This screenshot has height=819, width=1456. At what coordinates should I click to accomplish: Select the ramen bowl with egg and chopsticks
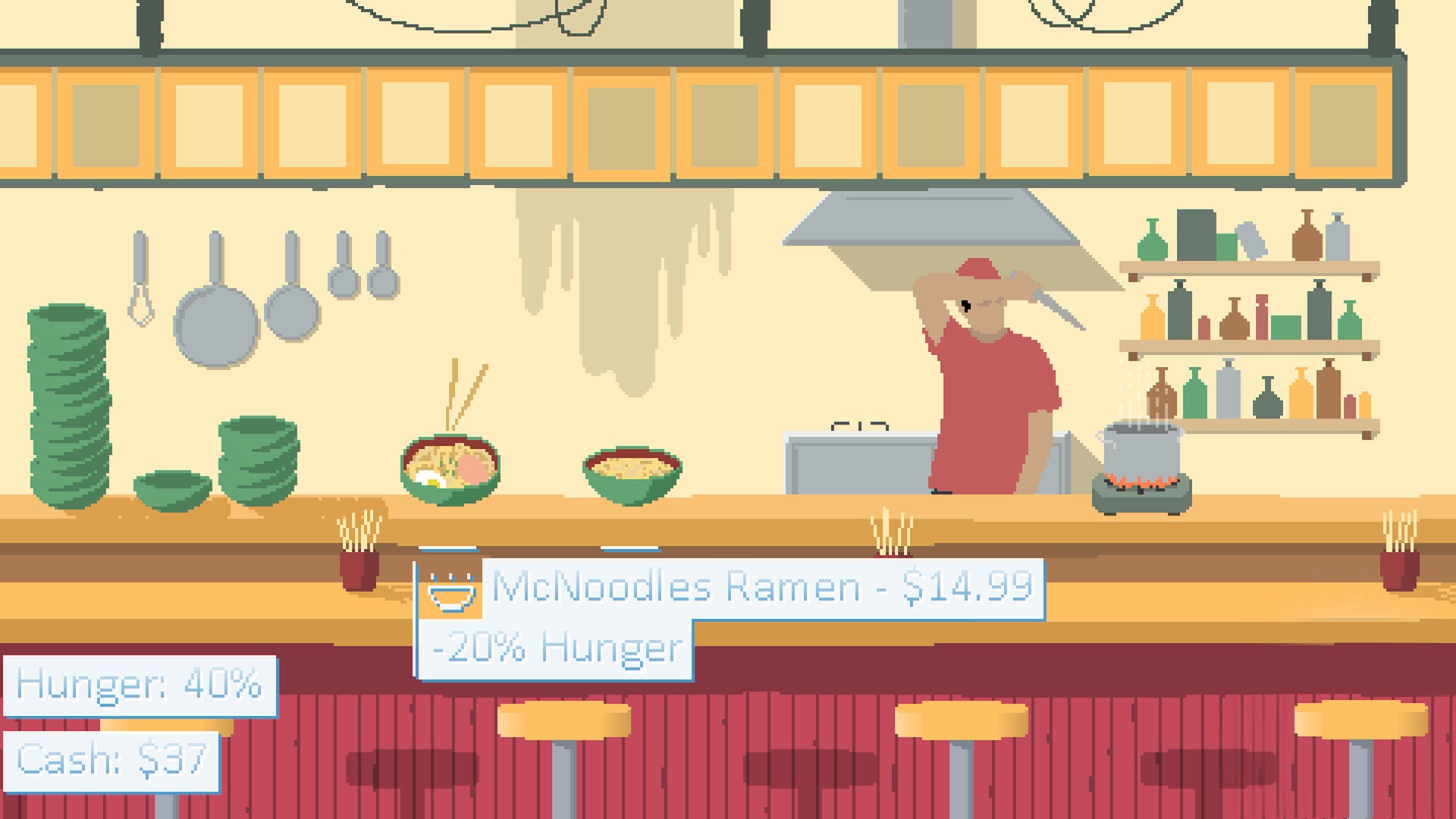[x=449, y=466]
